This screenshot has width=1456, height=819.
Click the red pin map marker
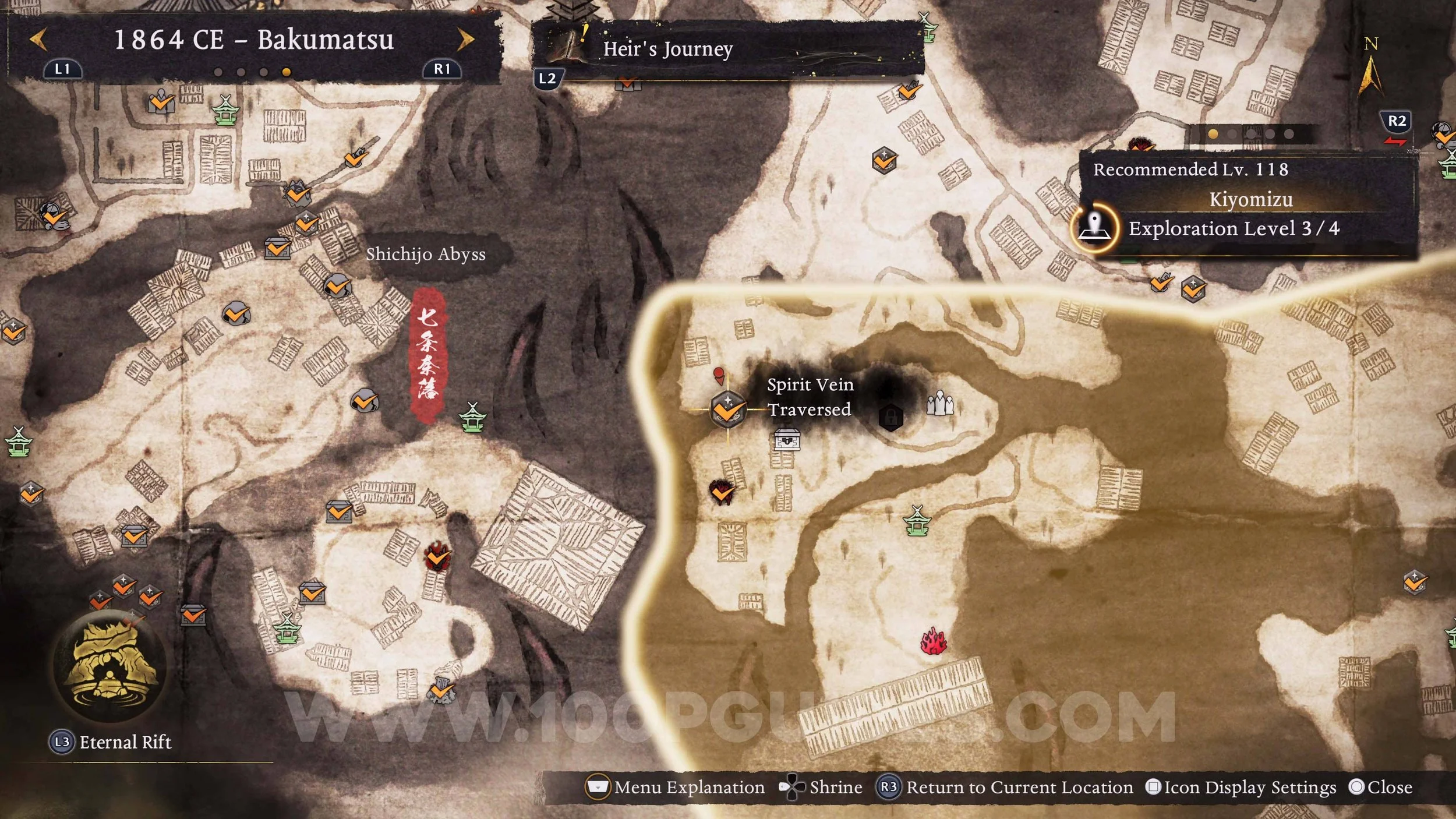719,375
